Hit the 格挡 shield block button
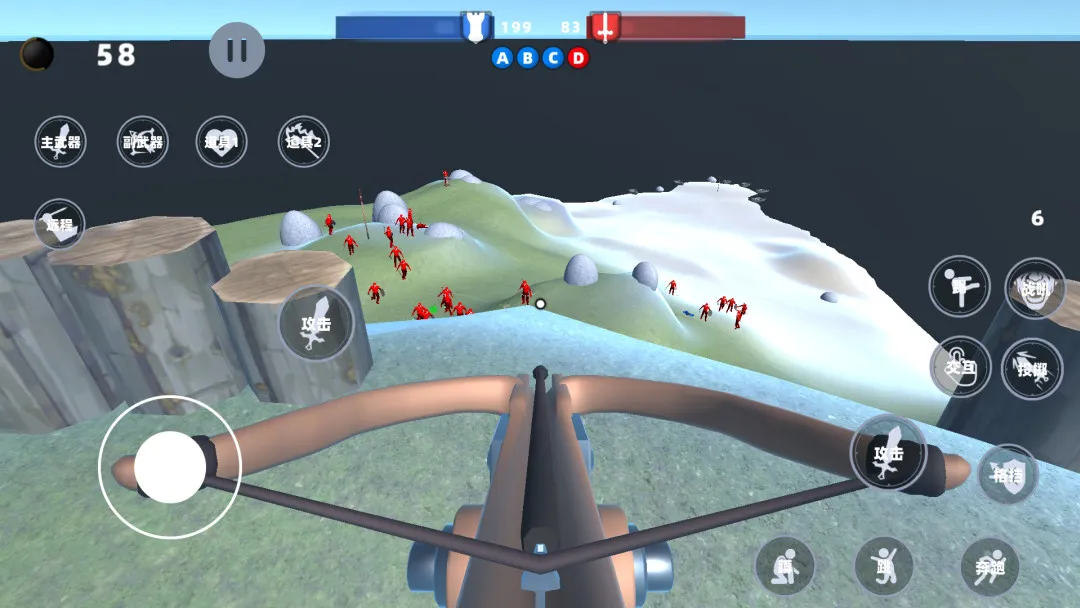Viewport: 1080px width, 608px height. point(1007,474)
